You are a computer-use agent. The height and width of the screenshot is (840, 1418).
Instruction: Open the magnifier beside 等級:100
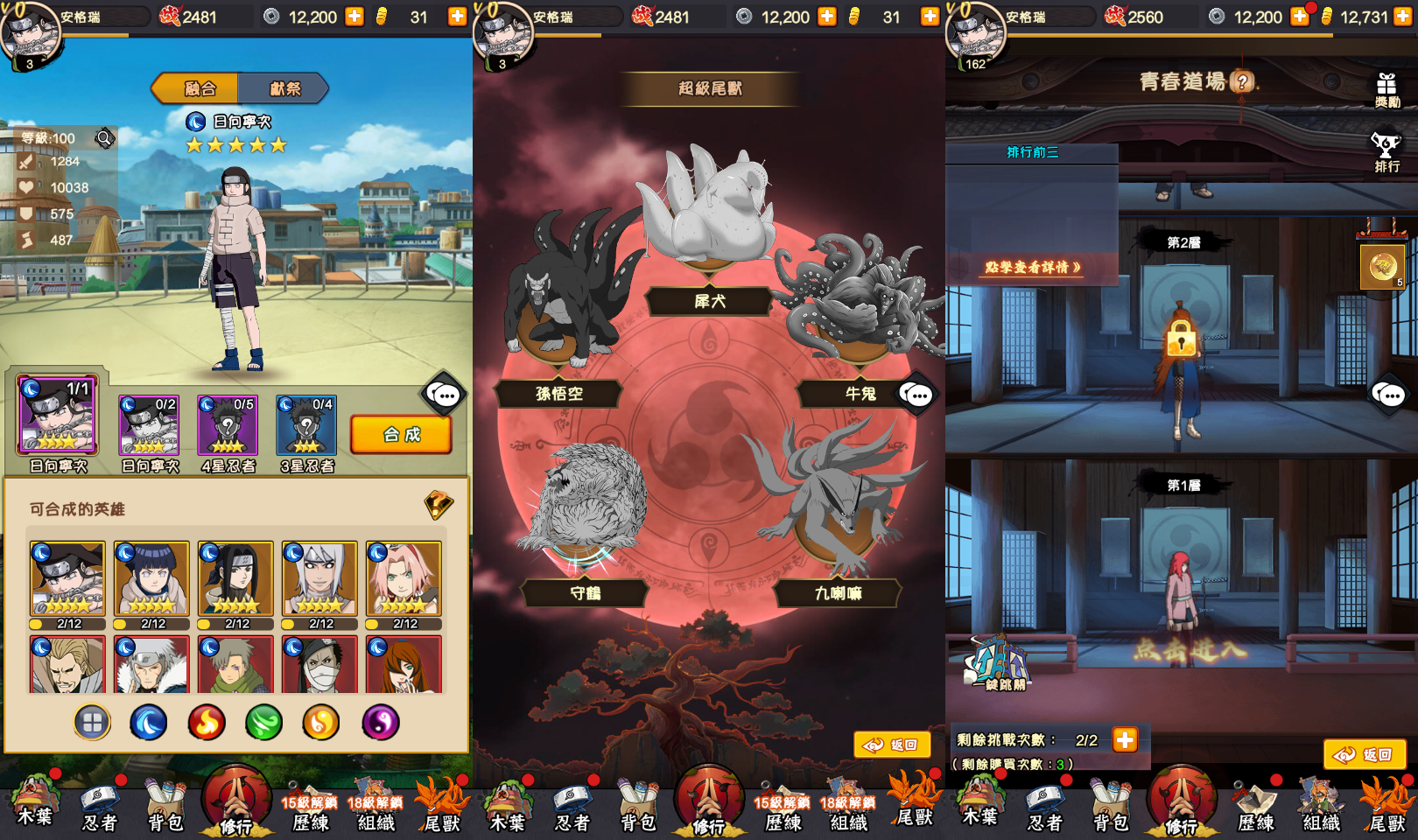click(104, 137)
